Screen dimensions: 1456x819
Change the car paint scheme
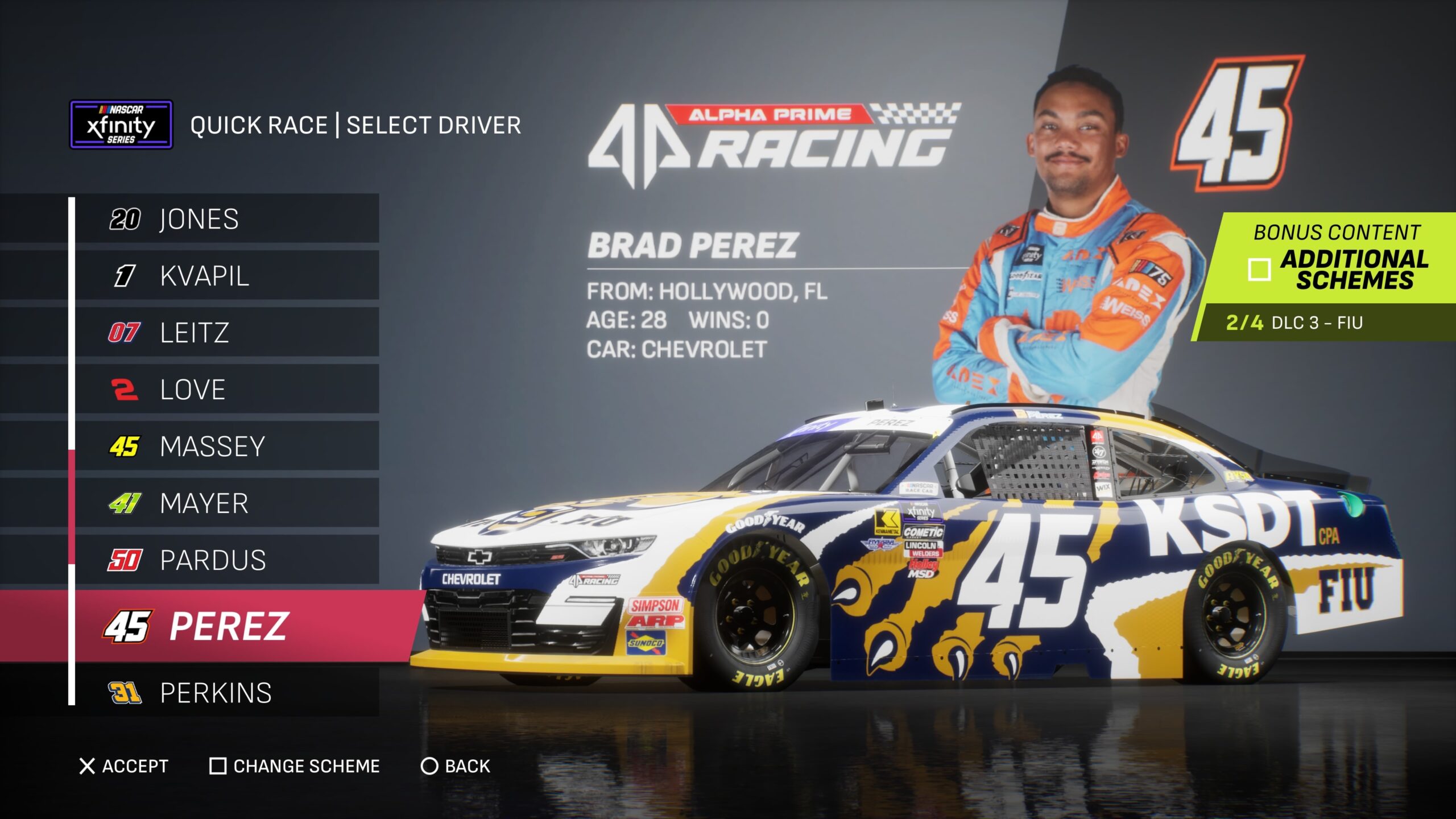point(295,766)
